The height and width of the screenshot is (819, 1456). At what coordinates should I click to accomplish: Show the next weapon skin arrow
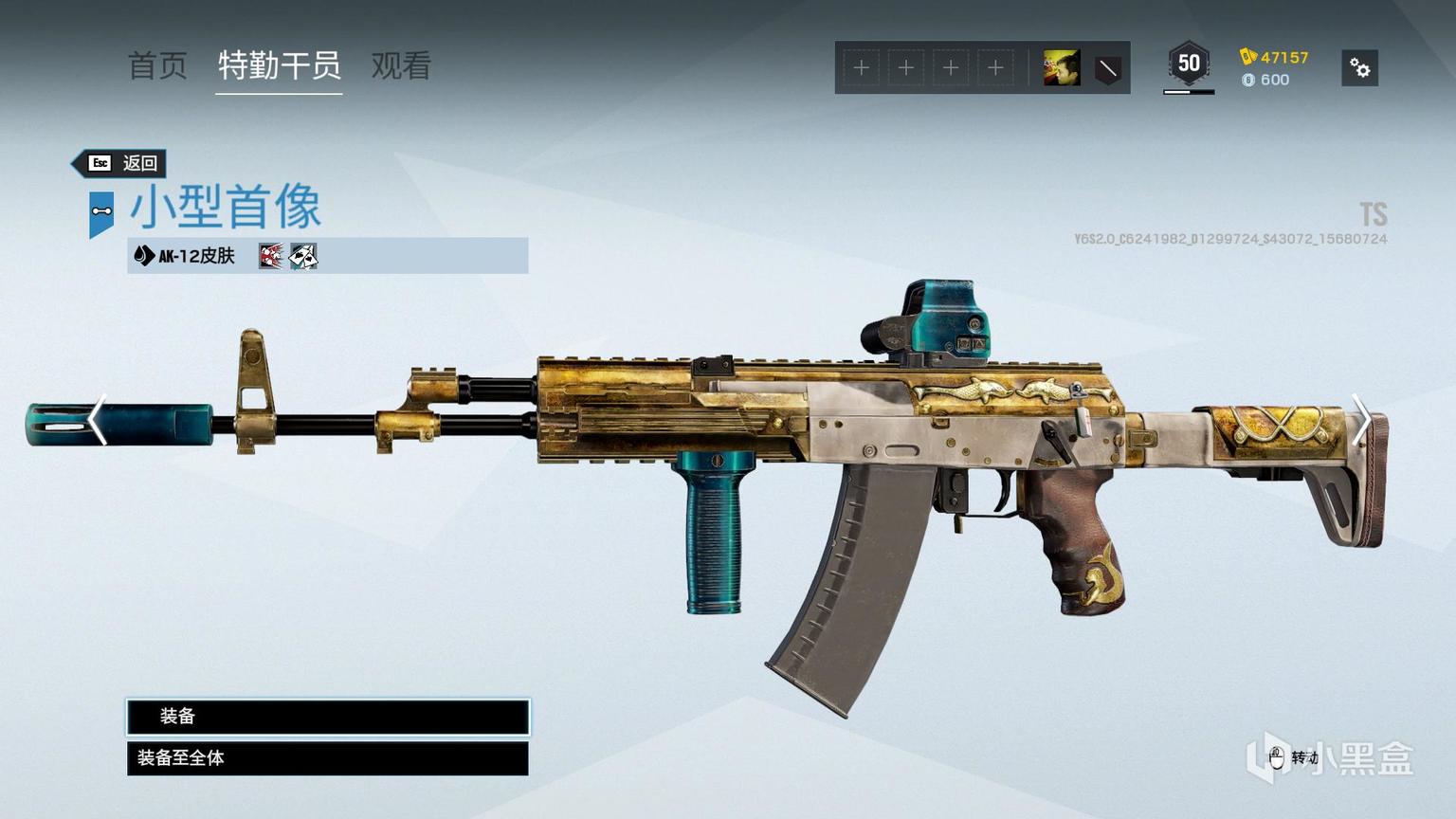(1360, 419)
